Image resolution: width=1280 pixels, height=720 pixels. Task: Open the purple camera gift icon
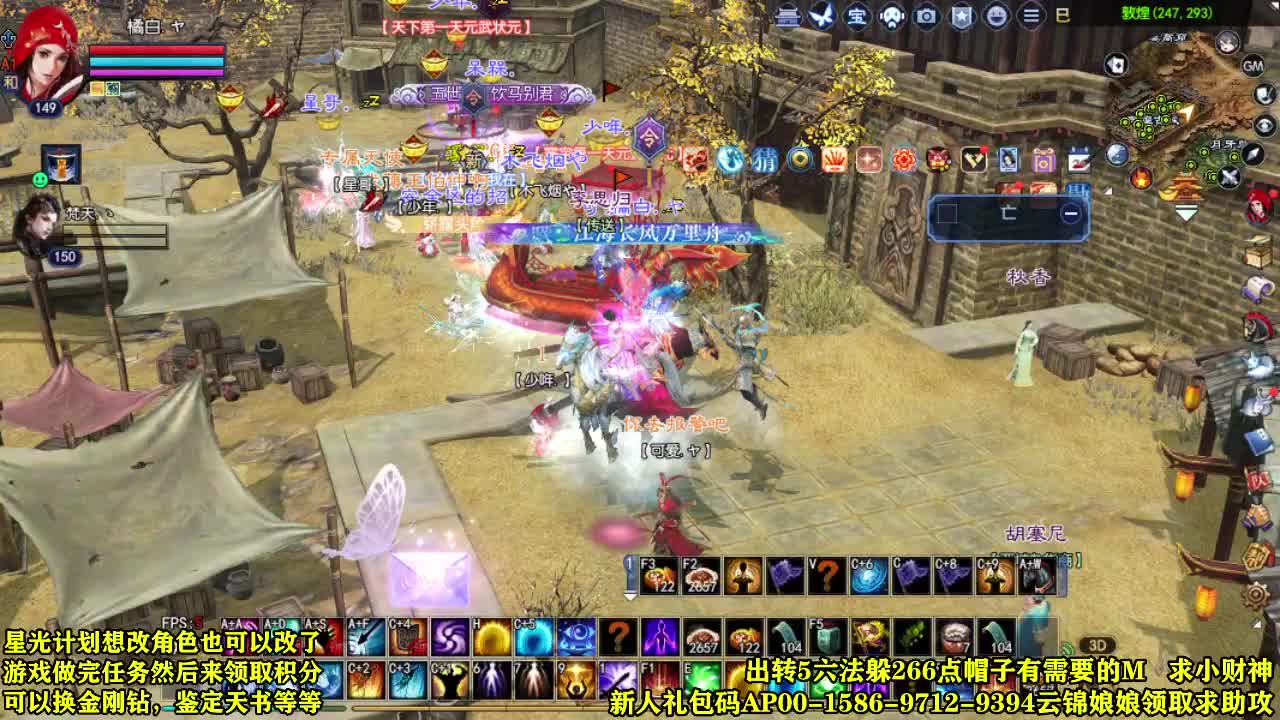coord(1044,158)
